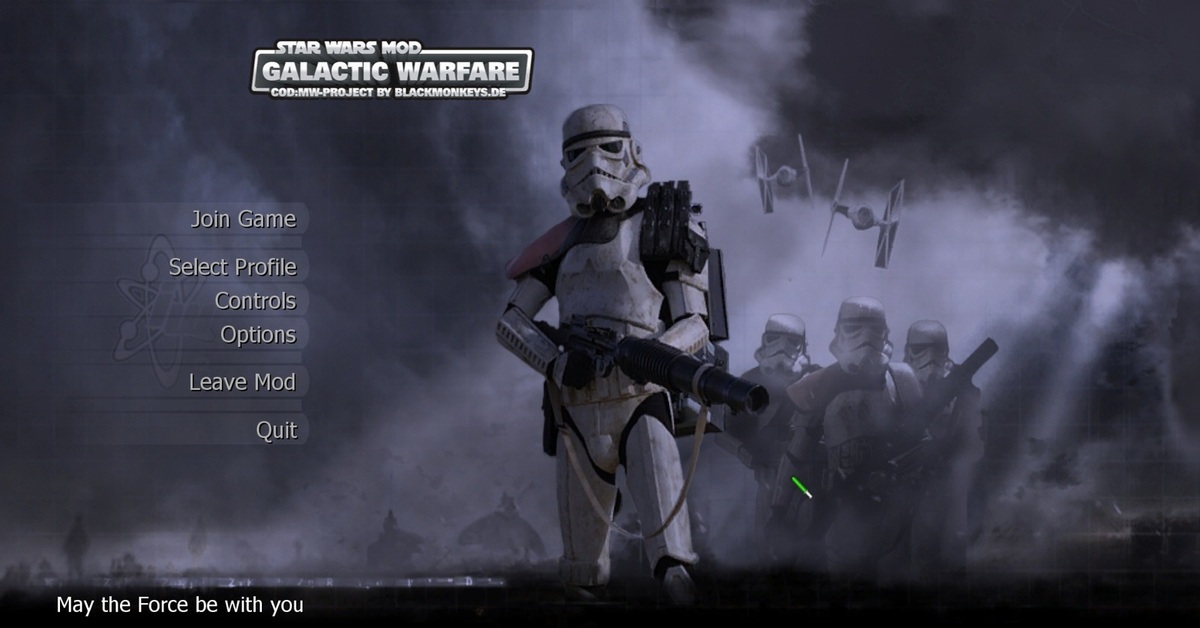Choose Select Profile from the main menu

tap(232, 267)
